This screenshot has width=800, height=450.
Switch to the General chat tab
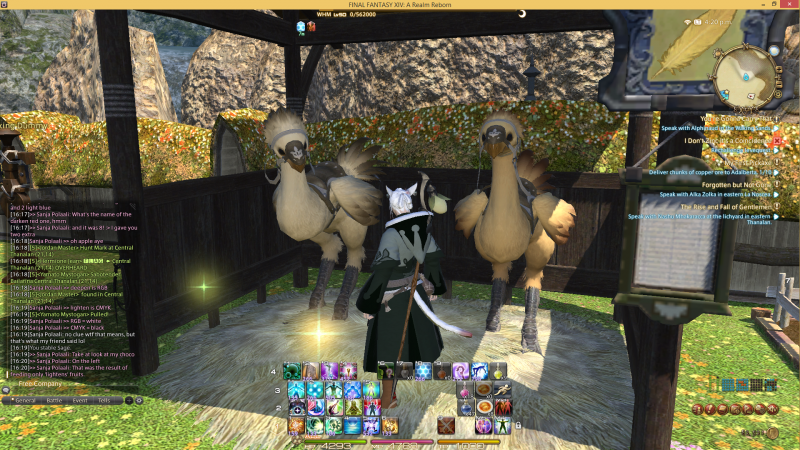25,400
